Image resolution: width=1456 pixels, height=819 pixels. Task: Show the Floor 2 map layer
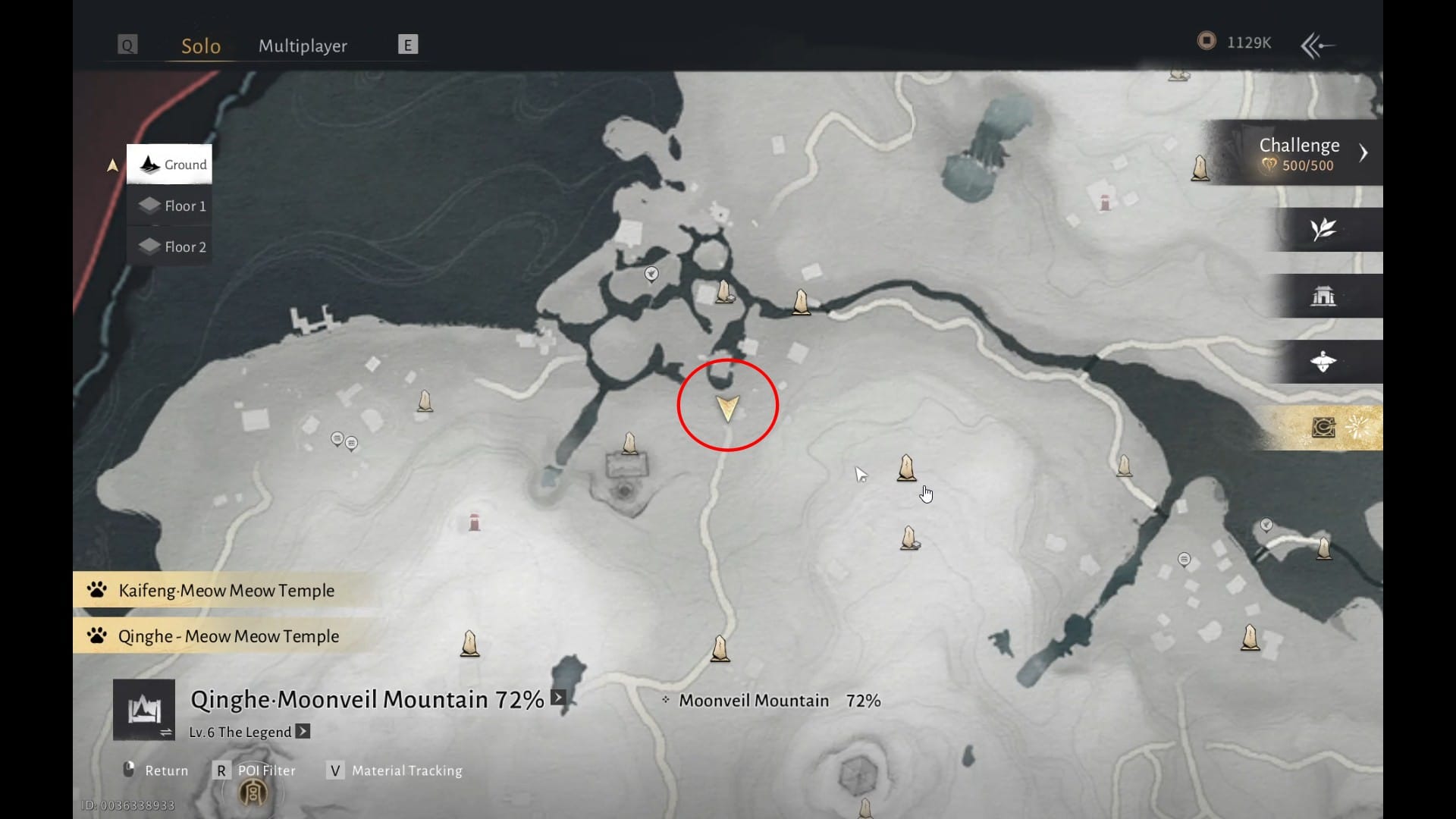(x=171, y=246)
